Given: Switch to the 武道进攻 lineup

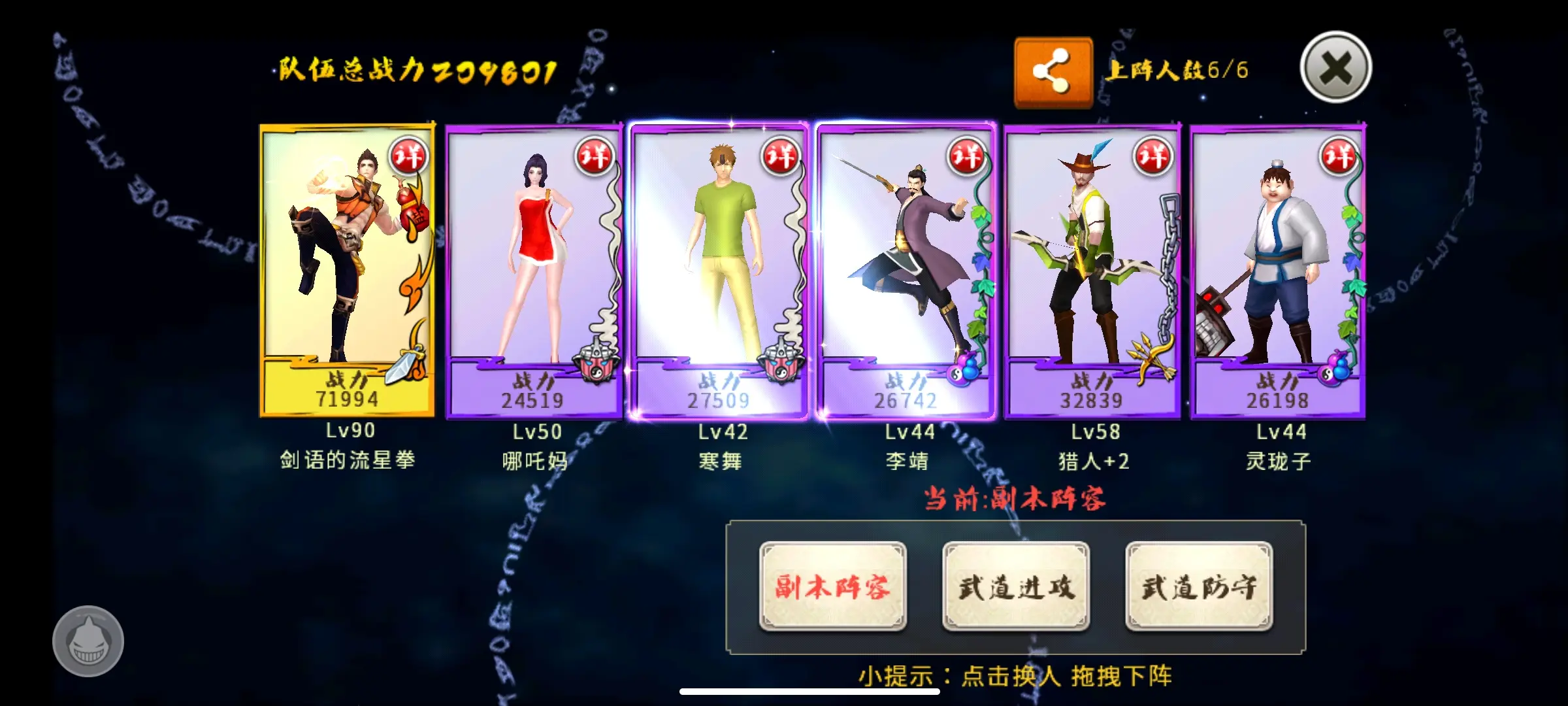Looking at the screenshot, I should pos(1015,586).
